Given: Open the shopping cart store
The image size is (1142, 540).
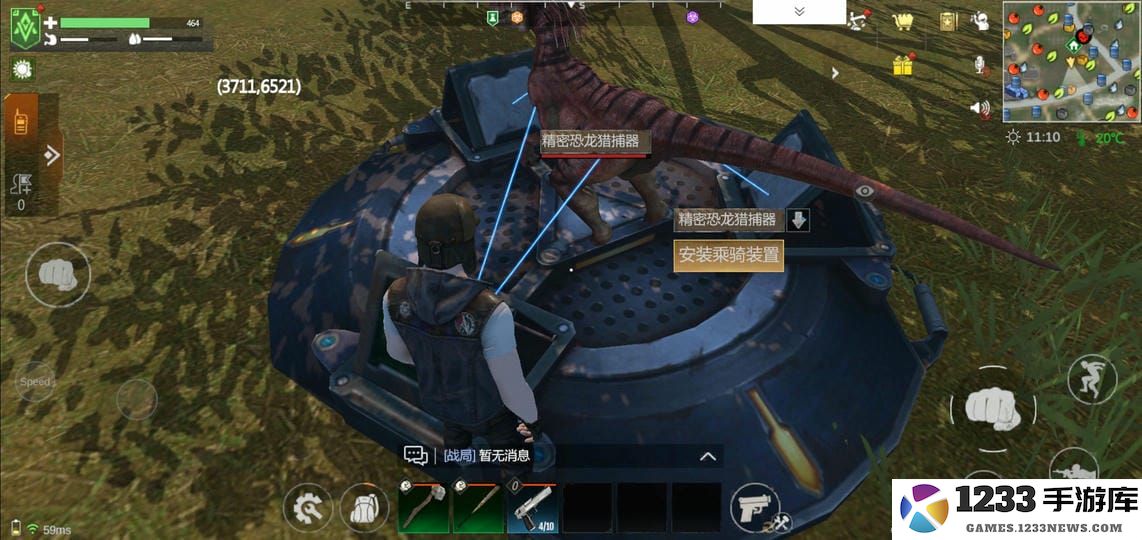Looking at the screenshot, I should tap(904, 22).
